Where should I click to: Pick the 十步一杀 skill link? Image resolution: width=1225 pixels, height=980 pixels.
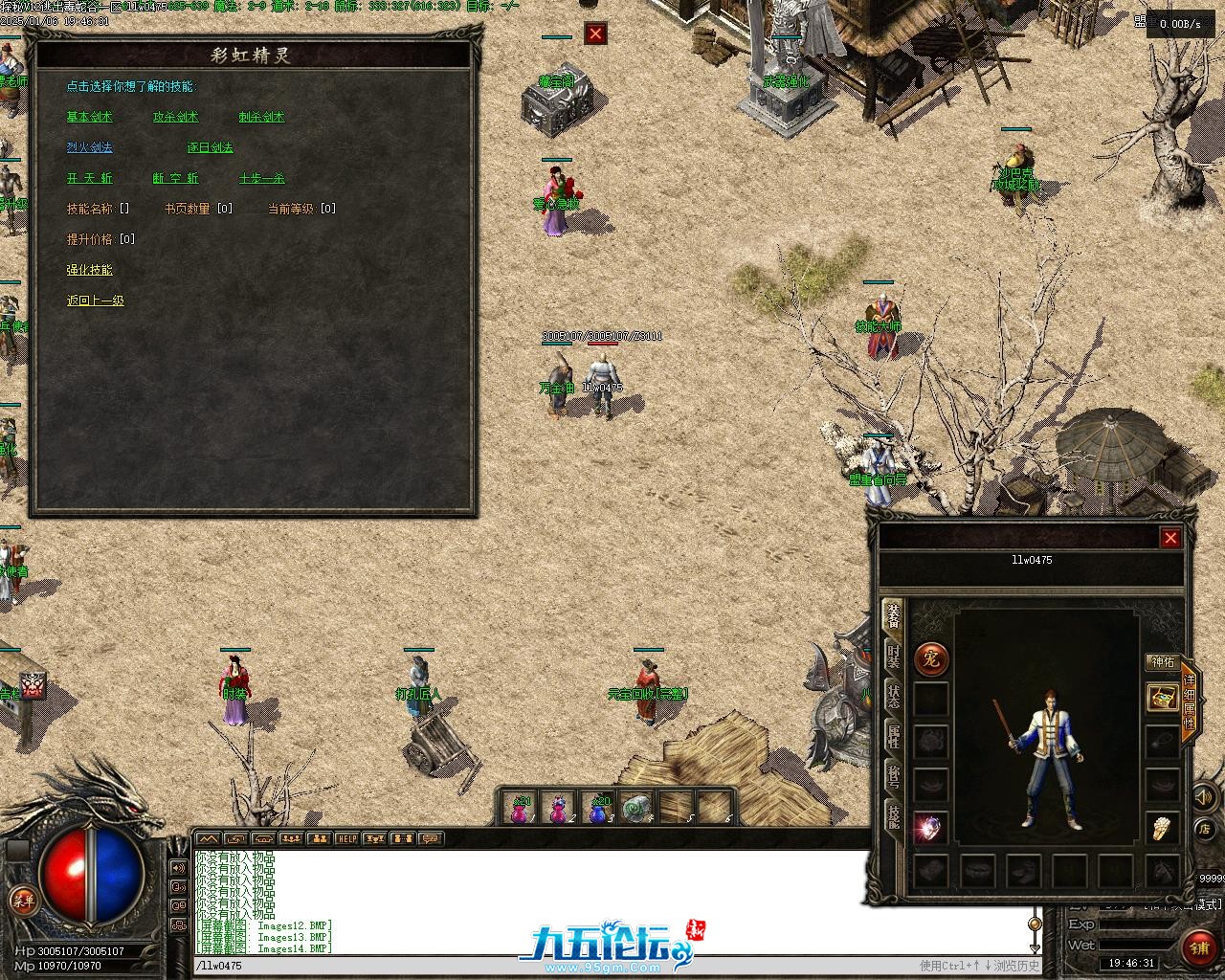(x=261, y=178)
